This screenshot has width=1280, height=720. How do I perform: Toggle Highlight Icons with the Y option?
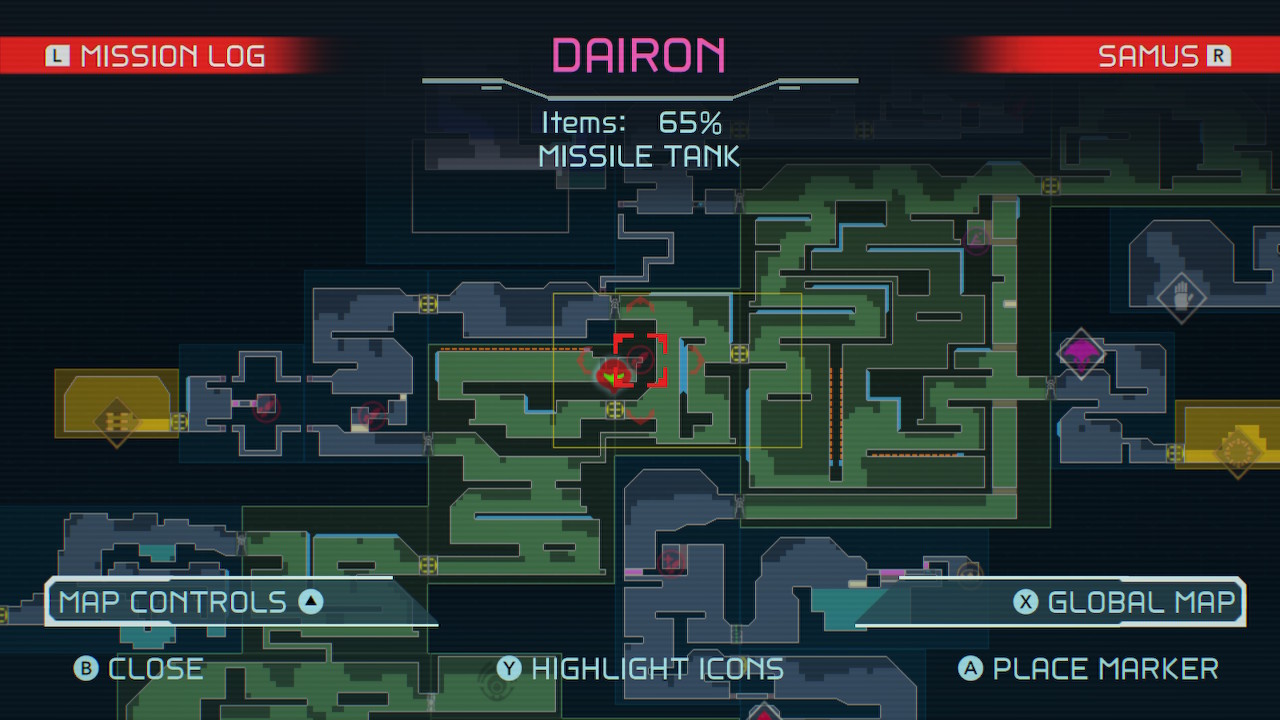510,668
